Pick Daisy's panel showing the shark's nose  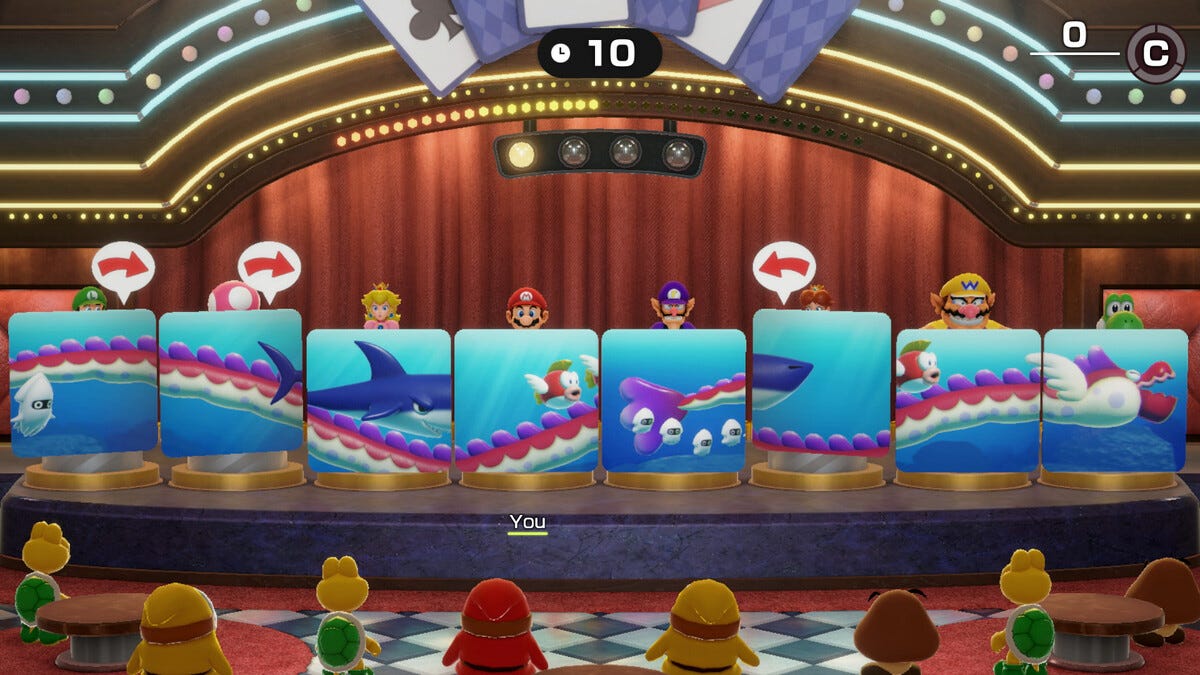pyautogui.click(x=821, y=383)
